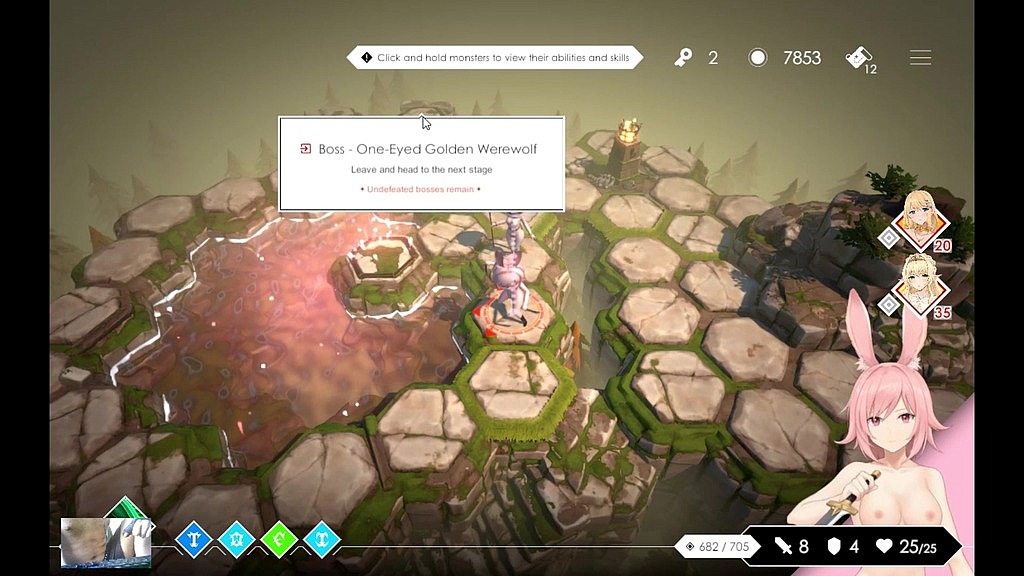Activate the green rune diamond

tap(279, 540)
